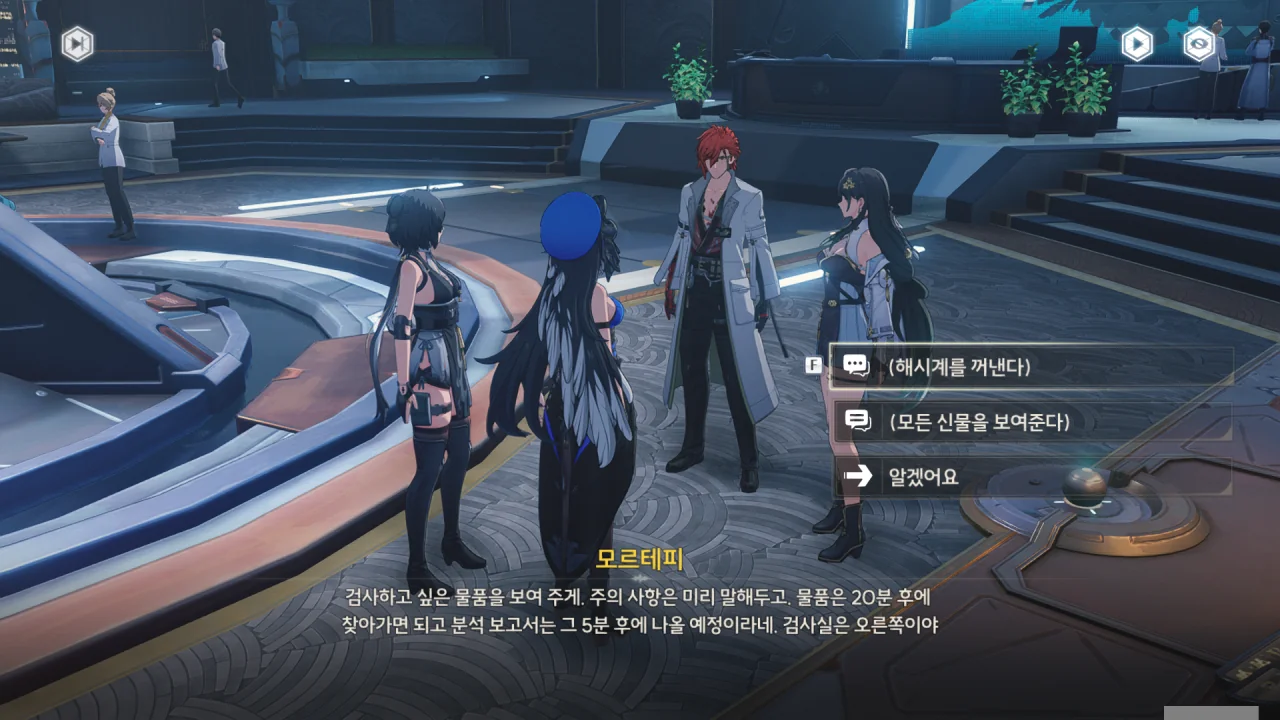Pick the "알겠어요" response
The width and height of the screenshot is (1280, 720).
tap(1030, 477)
